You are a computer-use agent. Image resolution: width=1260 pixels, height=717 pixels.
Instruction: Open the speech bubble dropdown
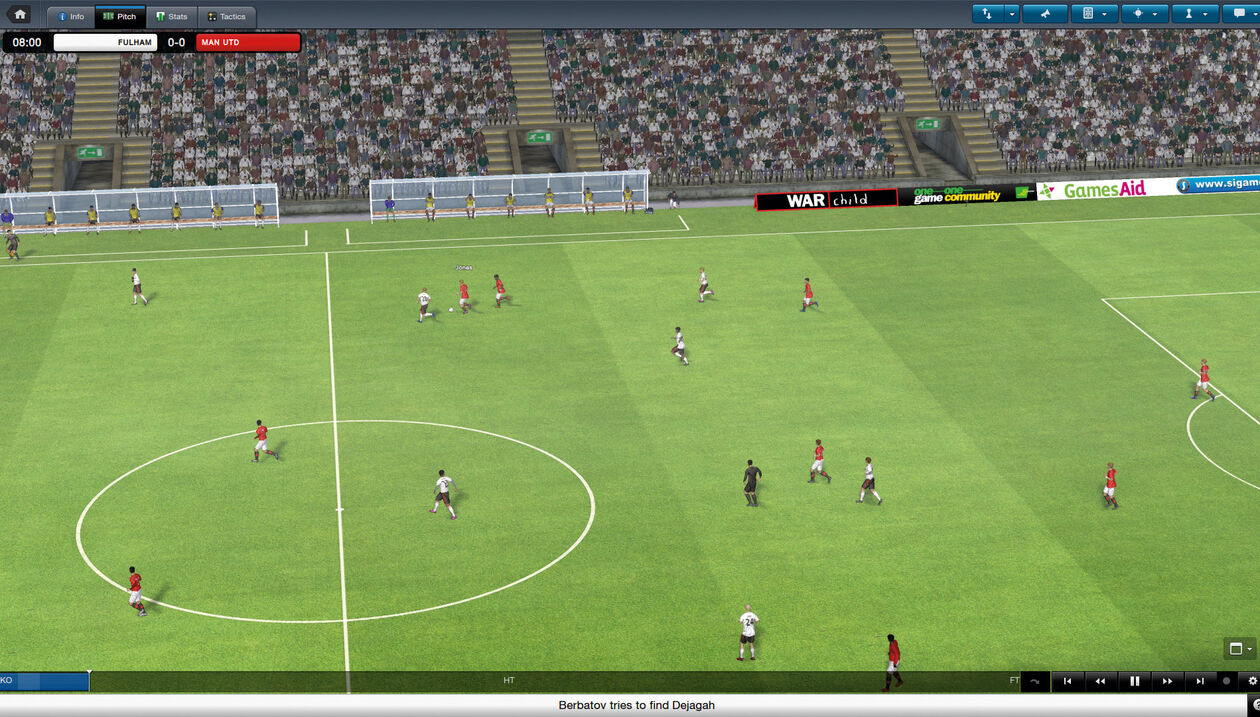[x=1239, y=14]
